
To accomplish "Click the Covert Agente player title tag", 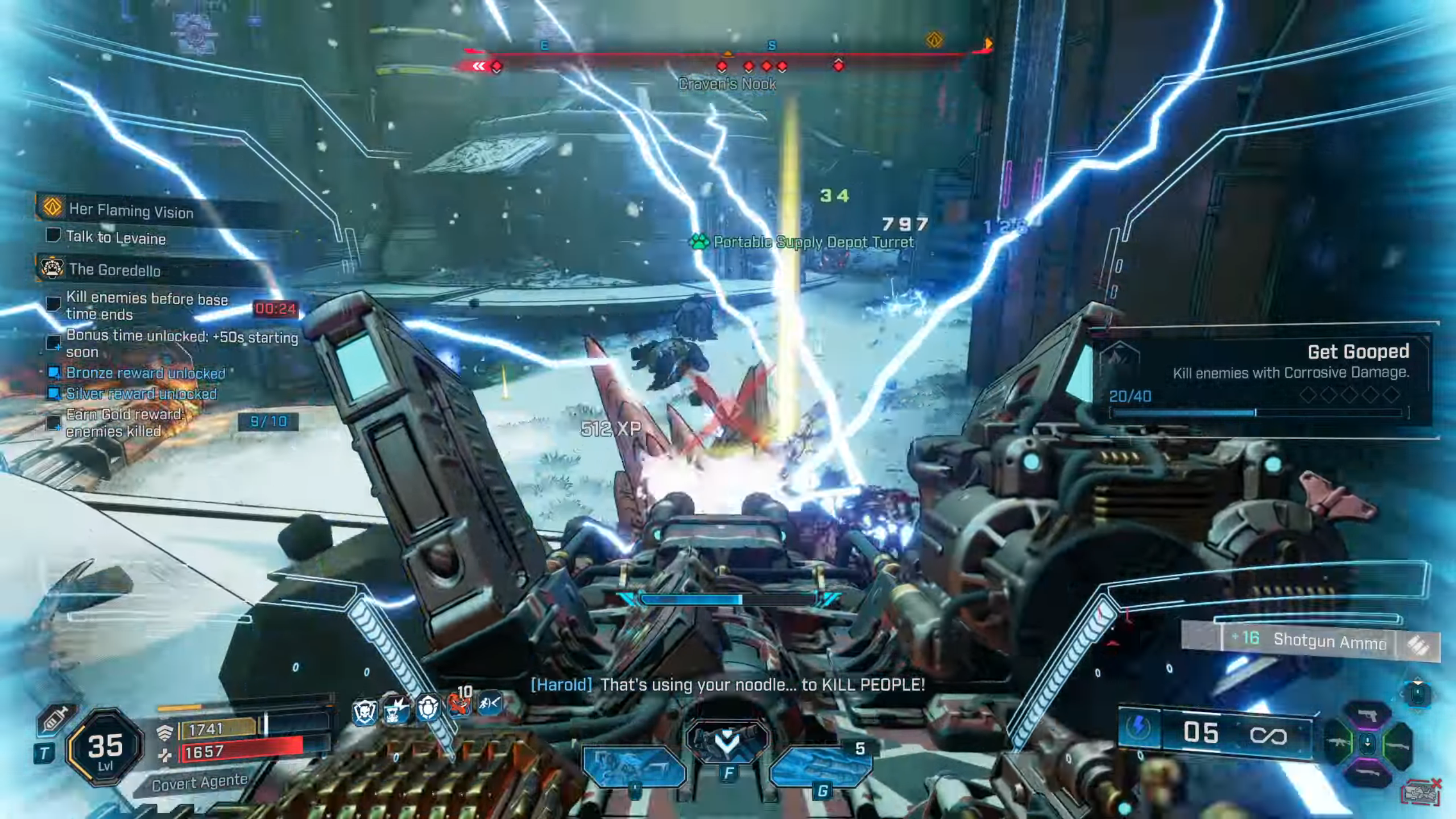I will click(199, 783).
